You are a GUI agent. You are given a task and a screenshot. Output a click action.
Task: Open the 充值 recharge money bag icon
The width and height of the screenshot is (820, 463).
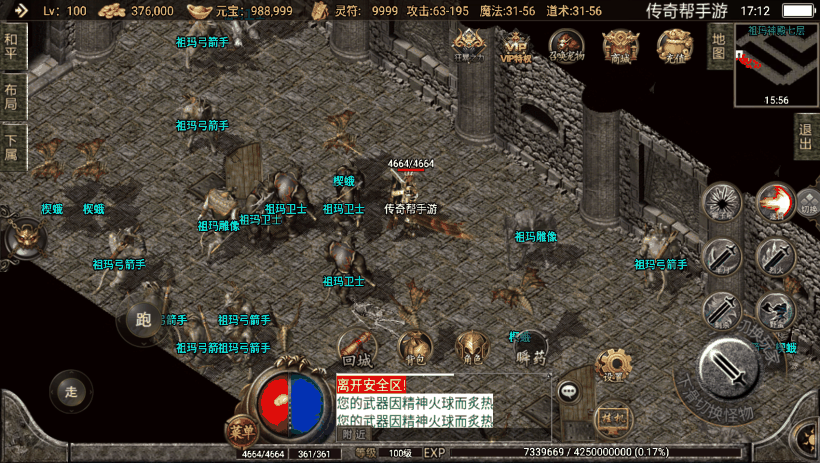pyautogui.click(x=674, y=45)
